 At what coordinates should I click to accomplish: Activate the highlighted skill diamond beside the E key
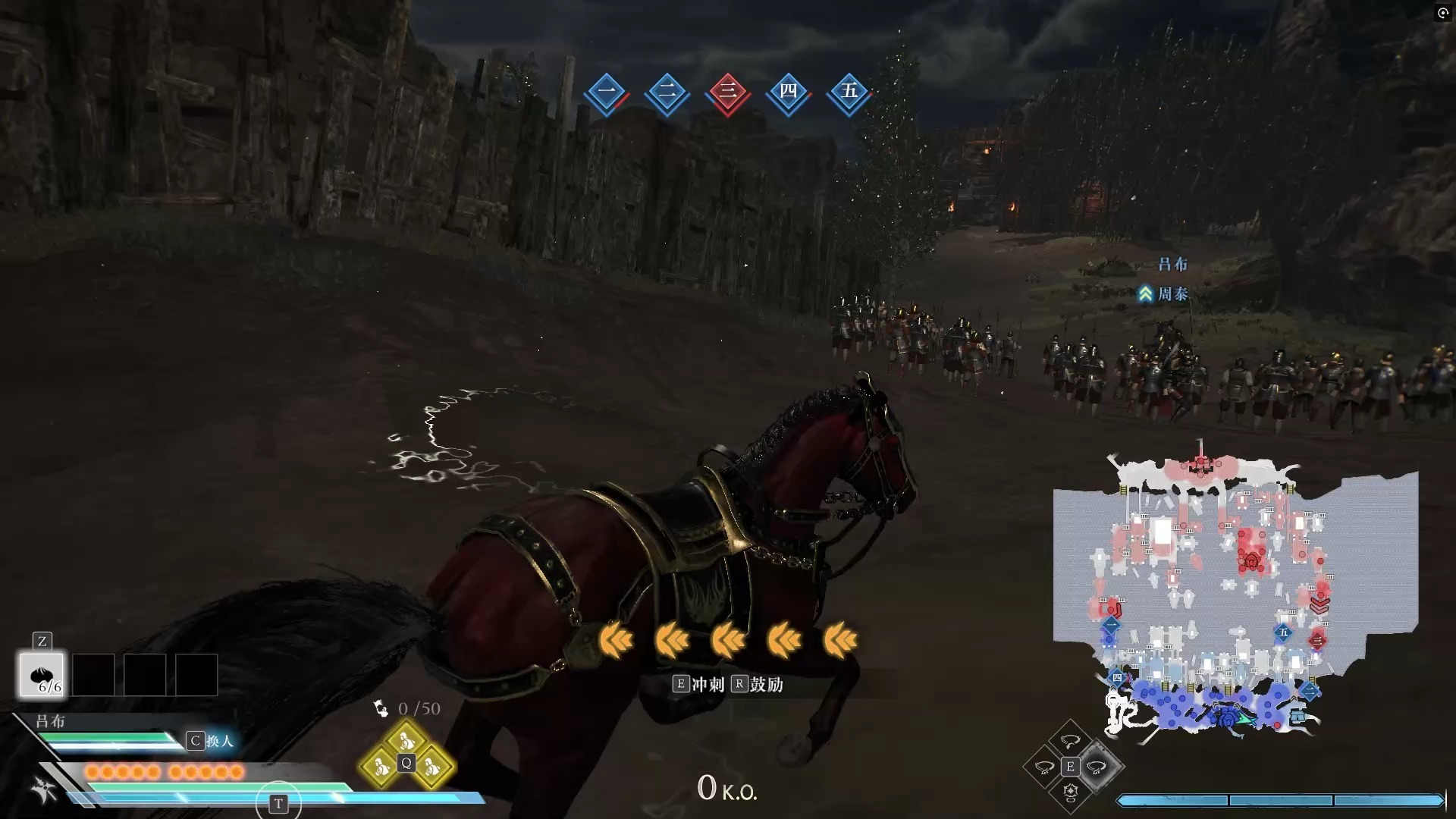click(1097, 767)
